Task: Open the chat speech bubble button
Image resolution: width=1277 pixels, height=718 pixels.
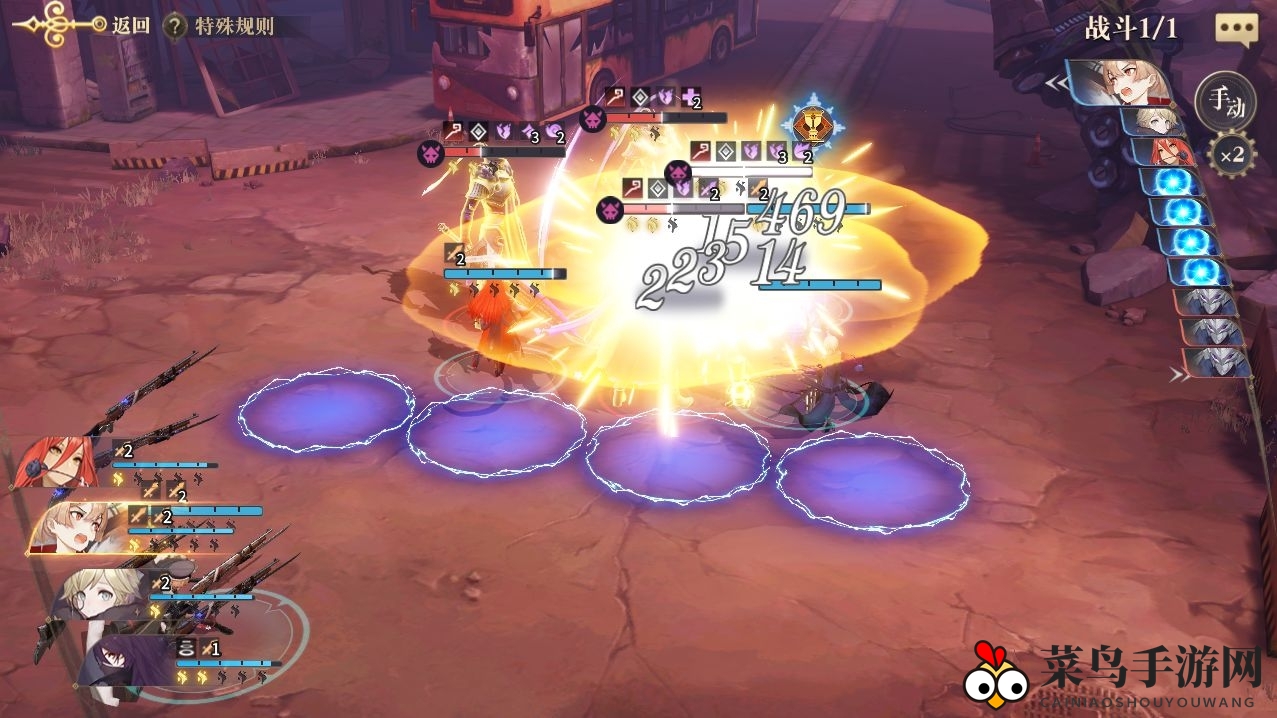Action: point(1236,30)
